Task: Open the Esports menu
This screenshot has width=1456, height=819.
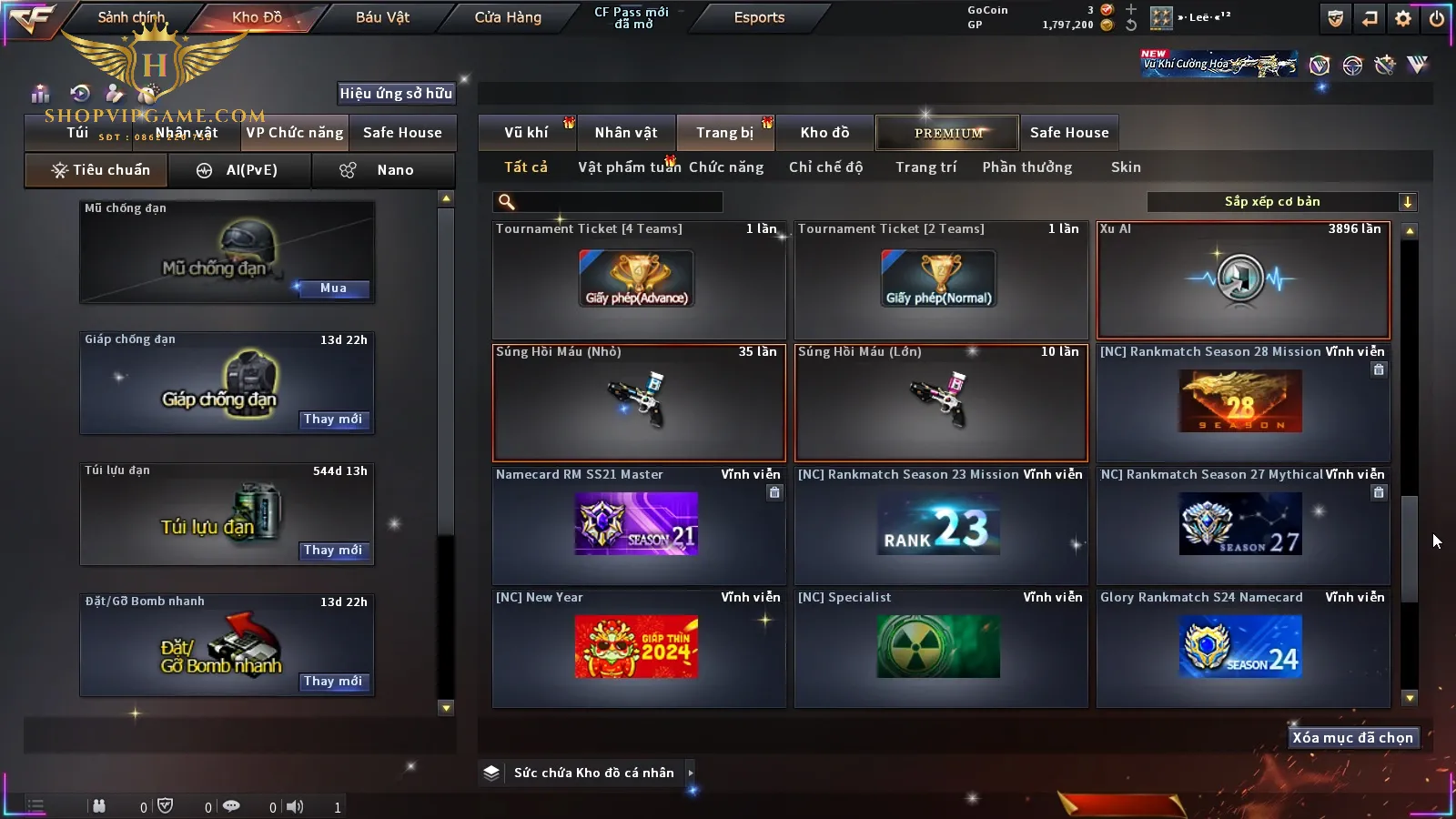Action: tap(759, 17)
